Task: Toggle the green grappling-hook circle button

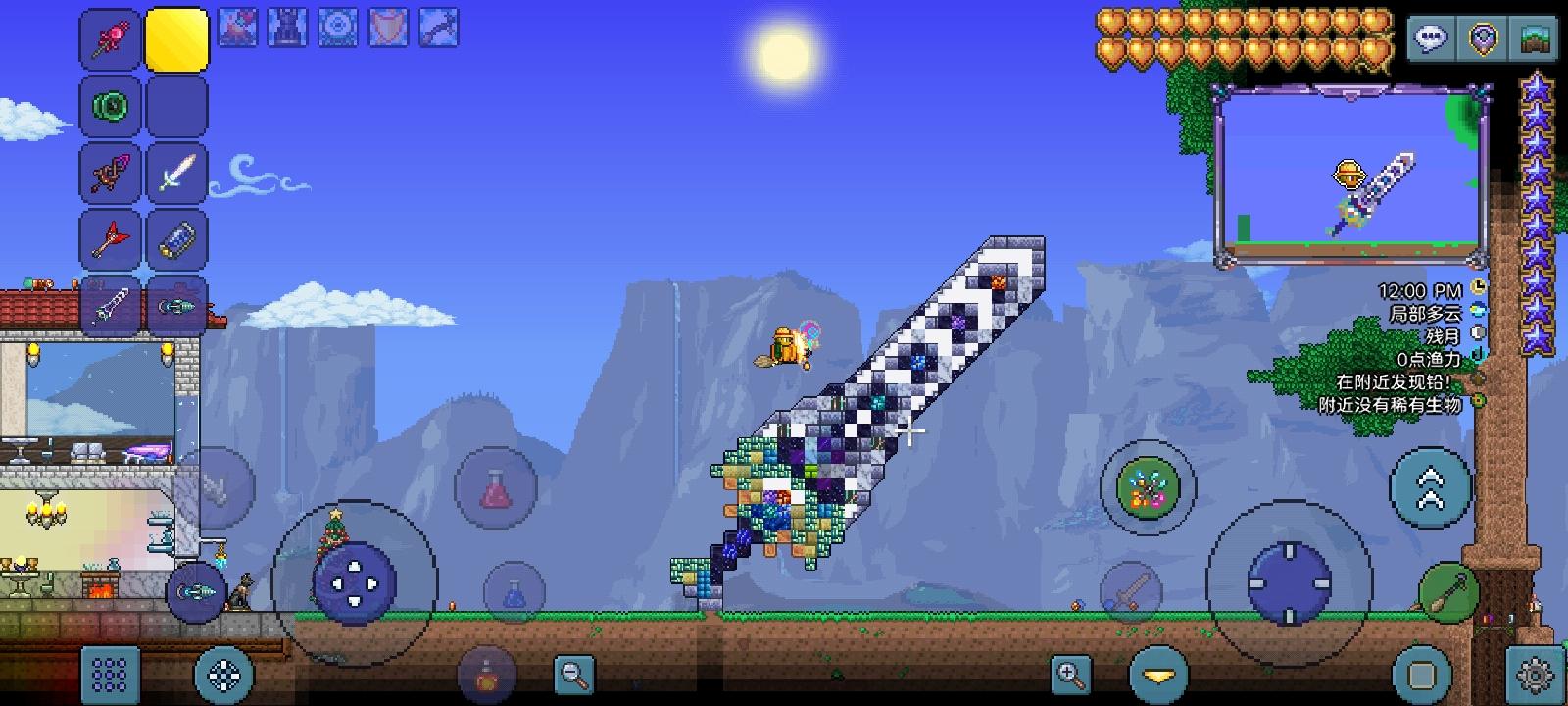Action: coord(1147,488)
